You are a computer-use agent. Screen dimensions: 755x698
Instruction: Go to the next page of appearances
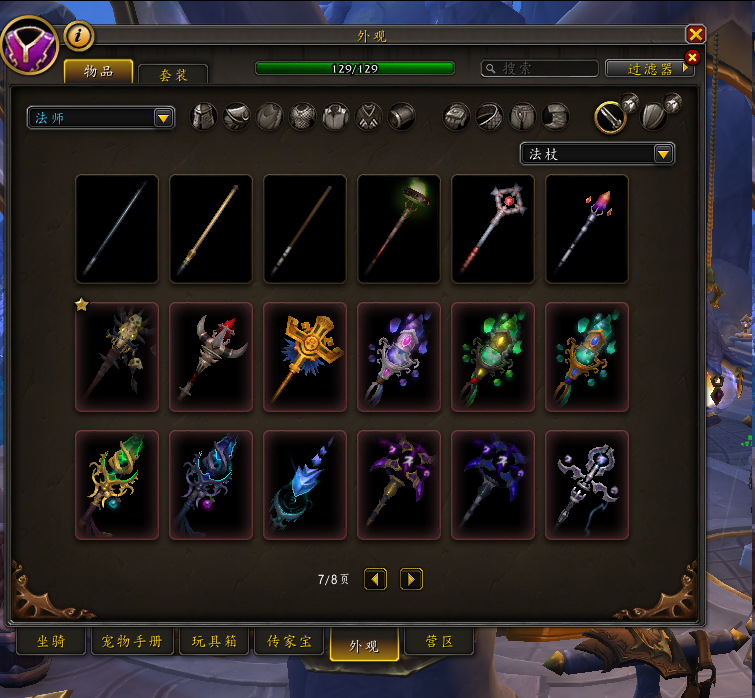[x=411, y=579]
